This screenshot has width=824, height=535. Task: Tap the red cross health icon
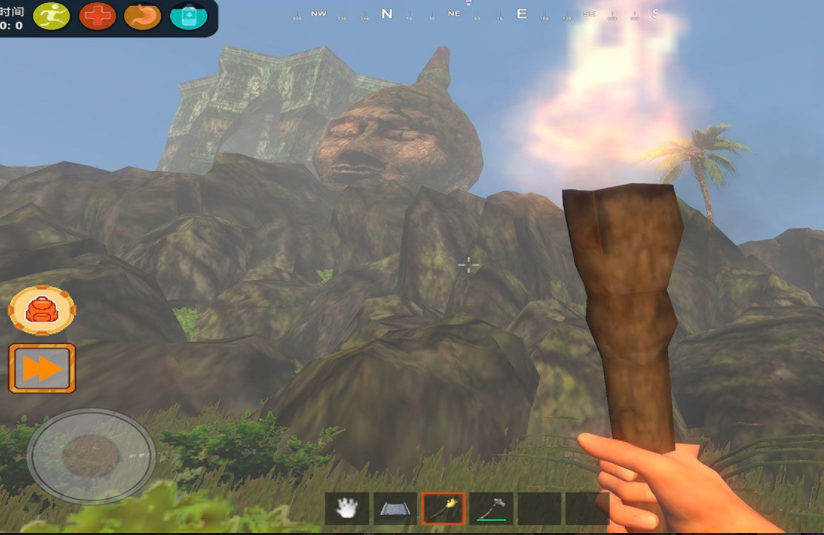[98, 16]
